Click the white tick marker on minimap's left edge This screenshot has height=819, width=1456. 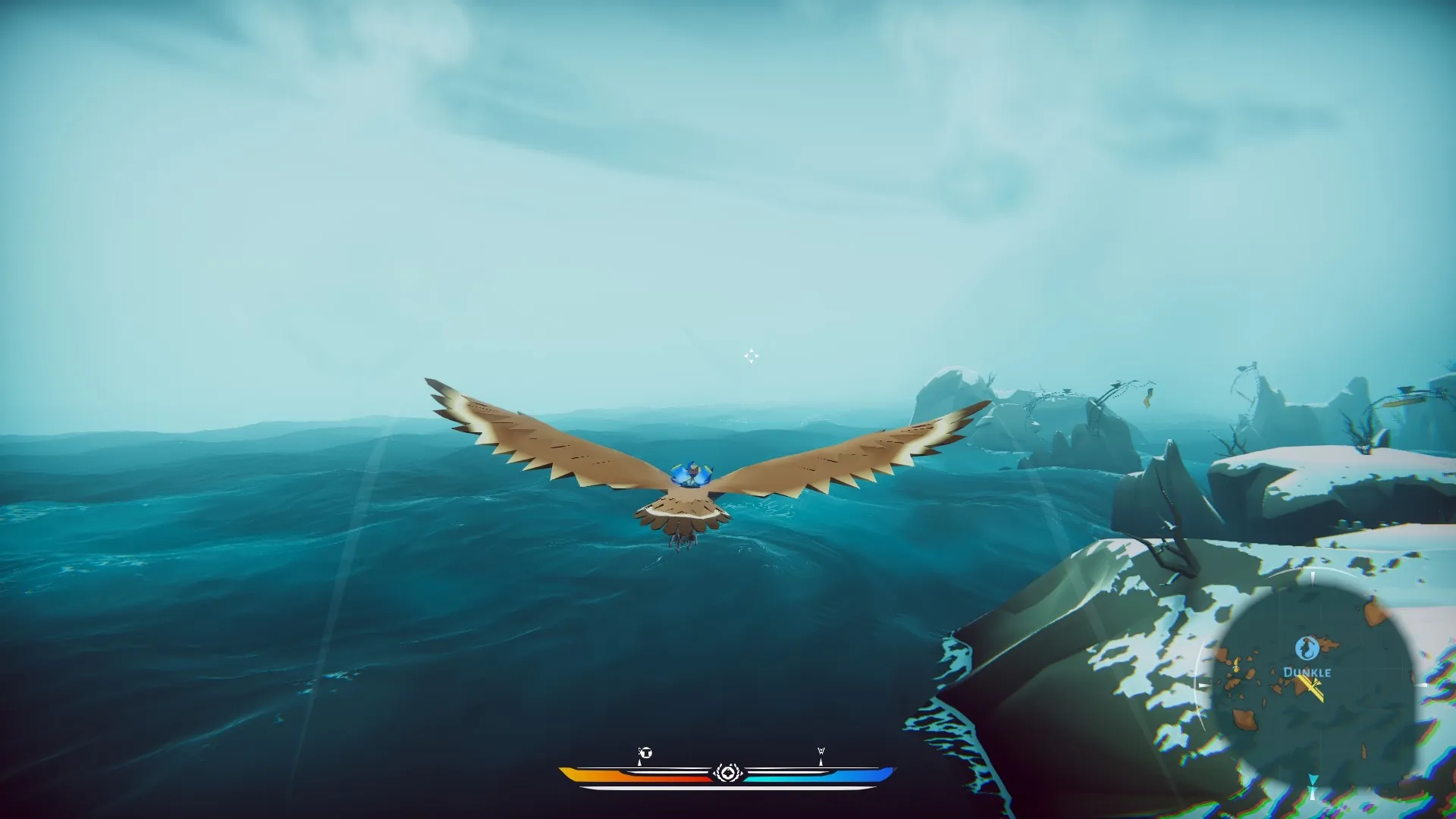(1235, 667)
